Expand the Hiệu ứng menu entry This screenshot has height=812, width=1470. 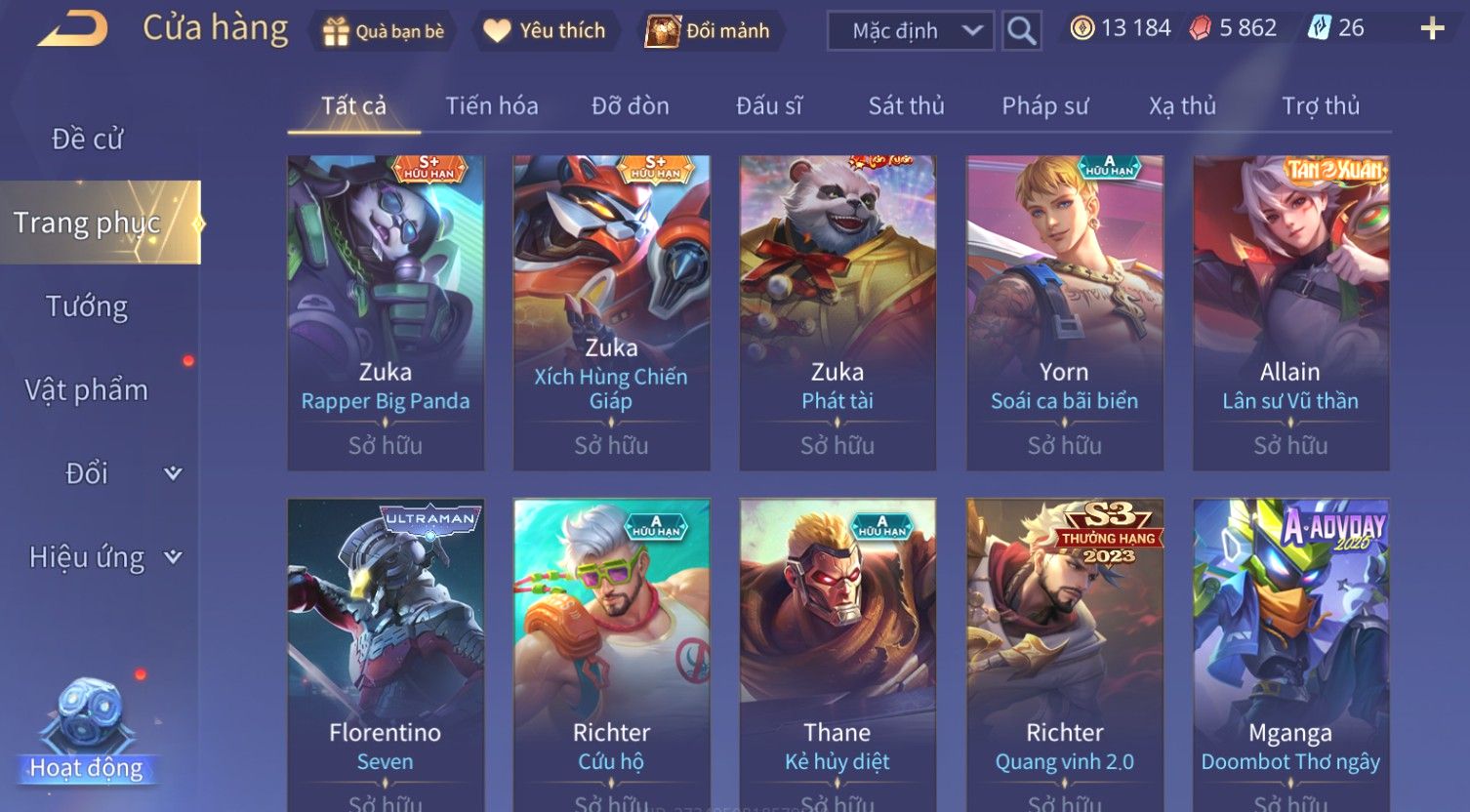pos(102,557)
